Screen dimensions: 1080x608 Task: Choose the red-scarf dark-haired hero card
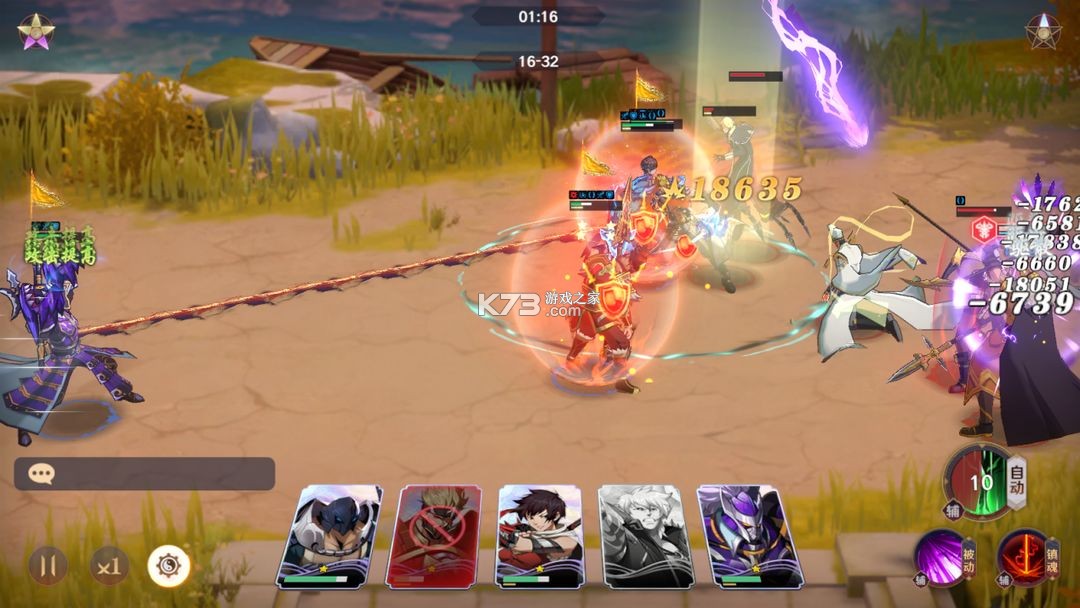point(540,535)
